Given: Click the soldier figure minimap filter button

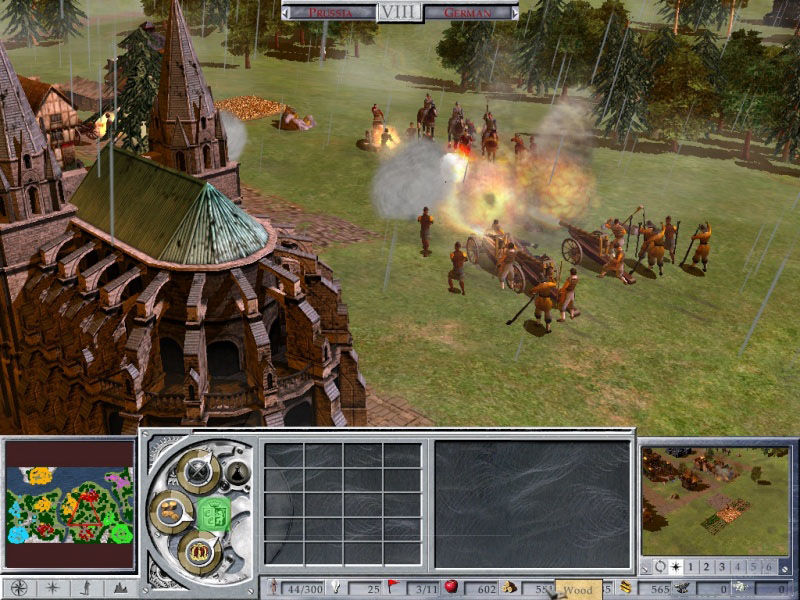Looking at the screenshot, I should (87, 588).
